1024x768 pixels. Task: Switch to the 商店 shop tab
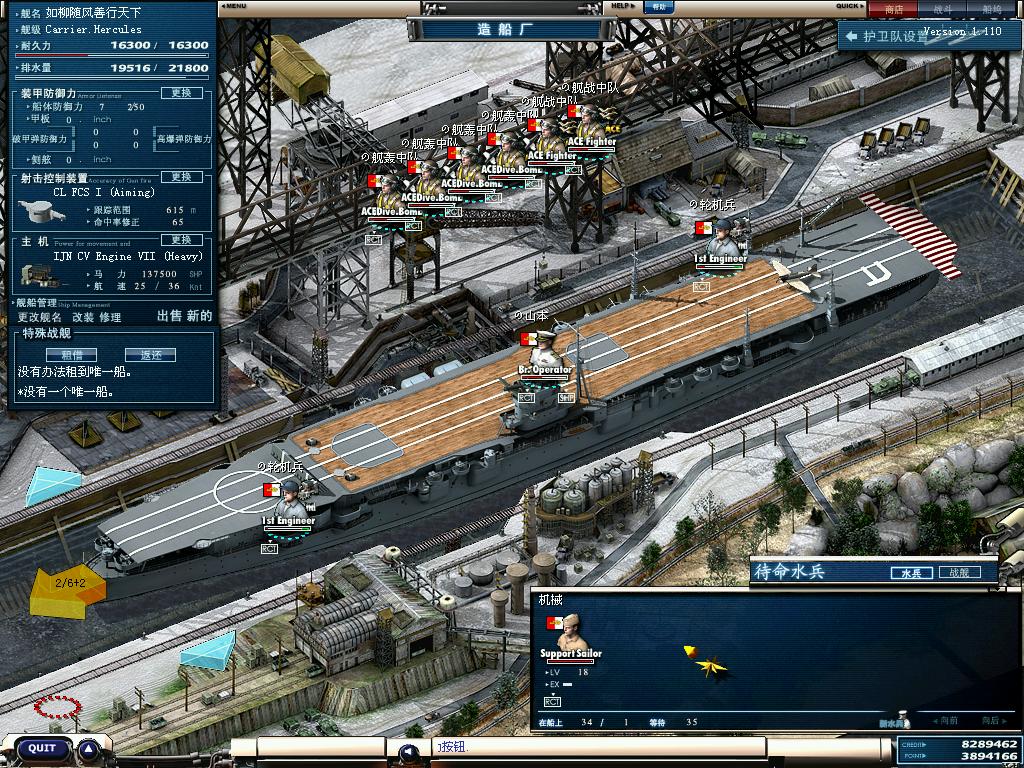click(893, 9)
